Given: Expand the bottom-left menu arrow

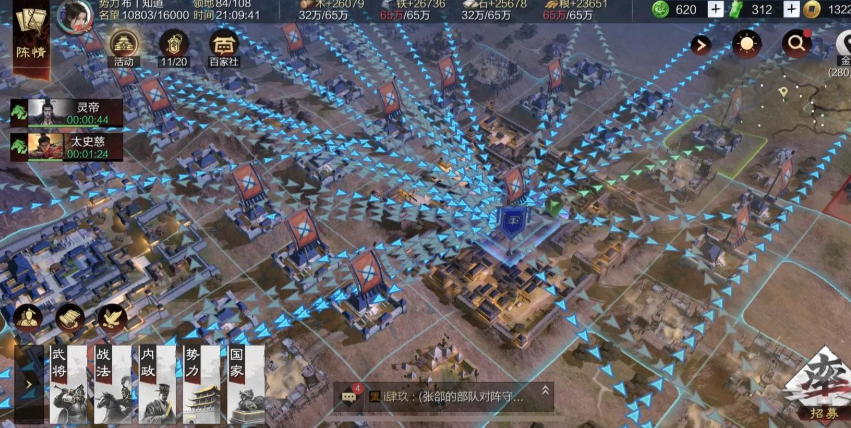Looking at the screenshot, I should 28,384.
